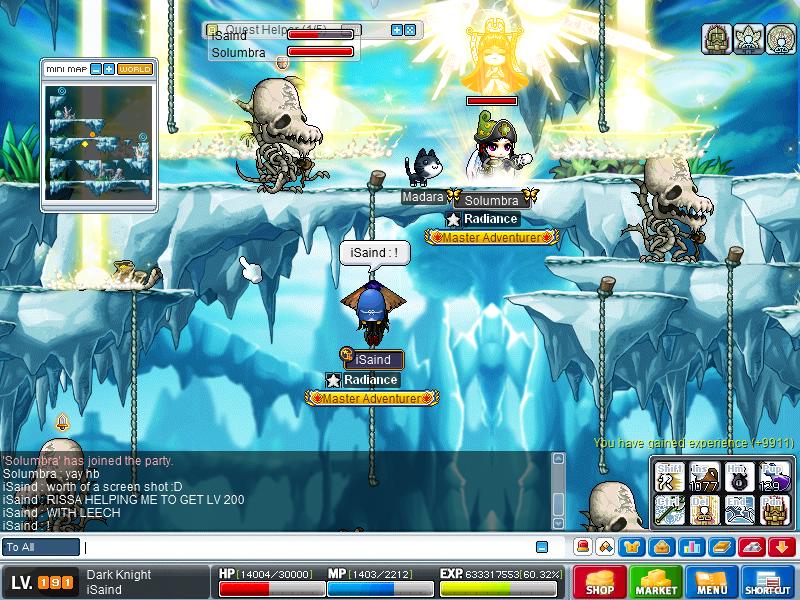Expand the mini map with plus button
Image resolution: width=800 pixels, height=600 pixels.
click(109, 69)
